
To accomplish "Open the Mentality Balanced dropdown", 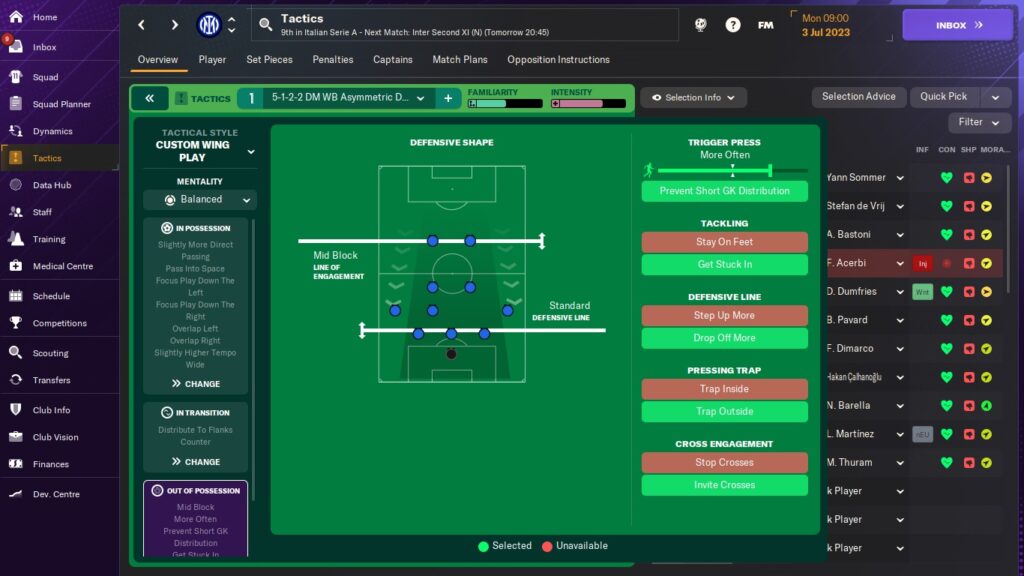I will (200, 200).
